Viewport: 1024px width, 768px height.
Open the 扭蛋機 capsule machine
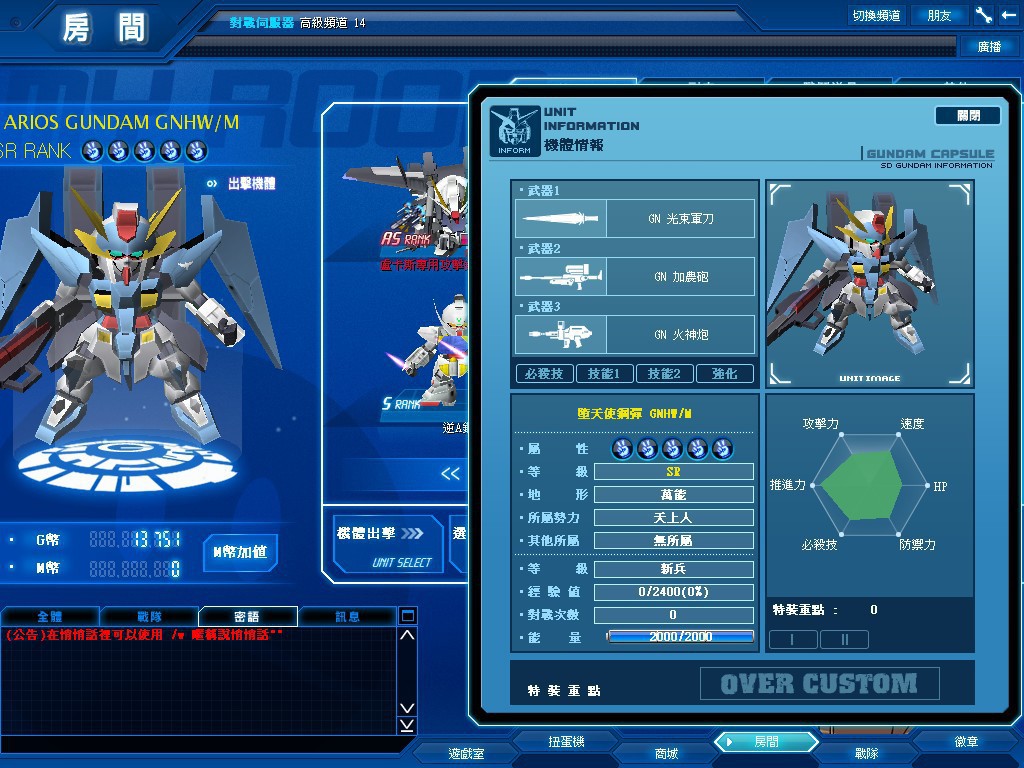click(566, 742)
